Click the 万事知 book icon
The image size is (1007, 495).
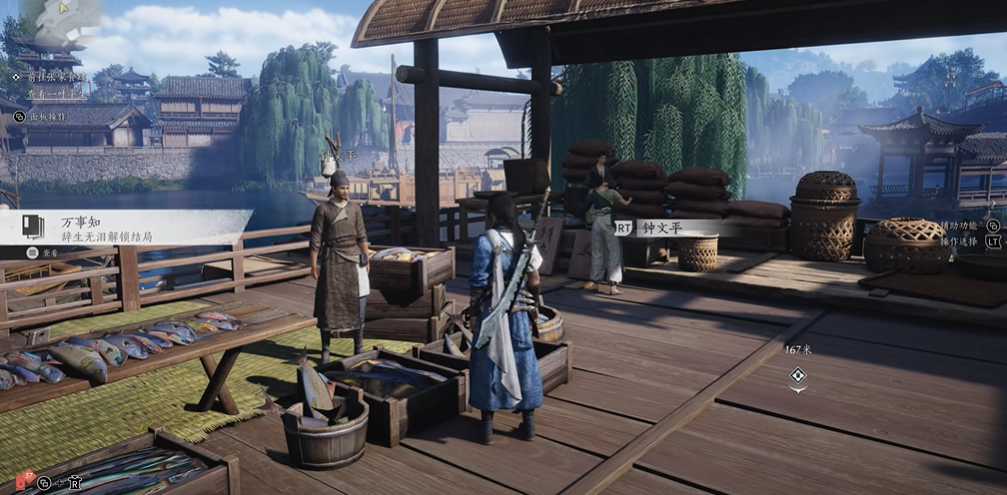click(34, 227)
